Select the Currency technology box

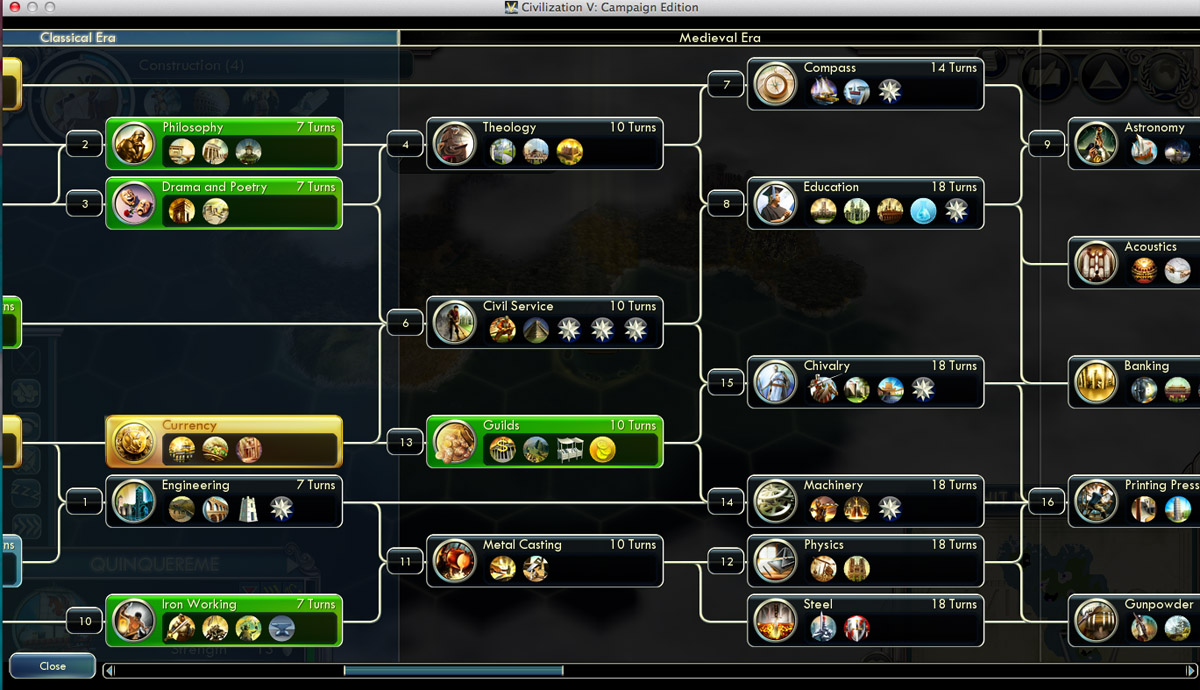[224, 441]
